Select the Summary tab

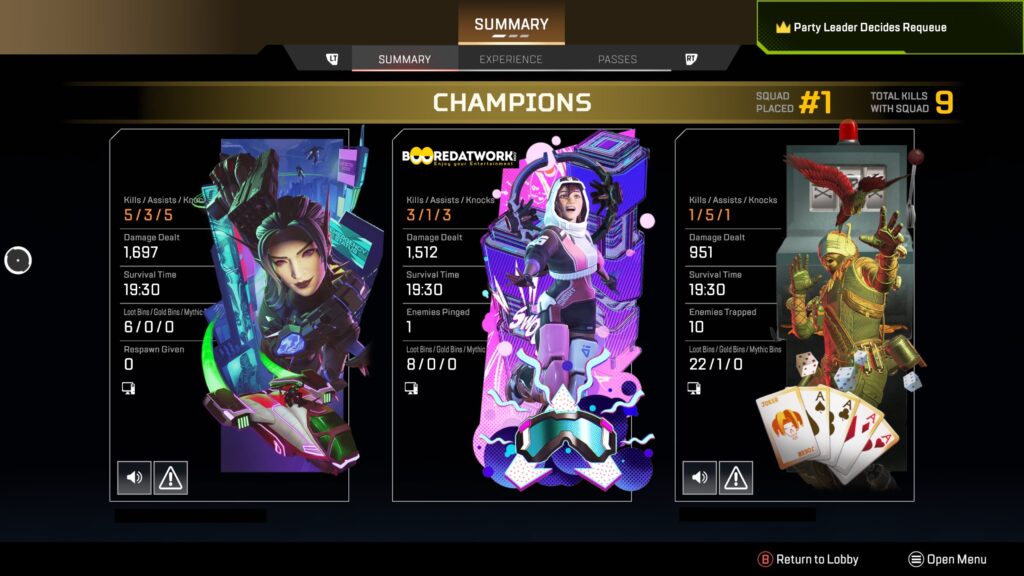click(404, 59)
